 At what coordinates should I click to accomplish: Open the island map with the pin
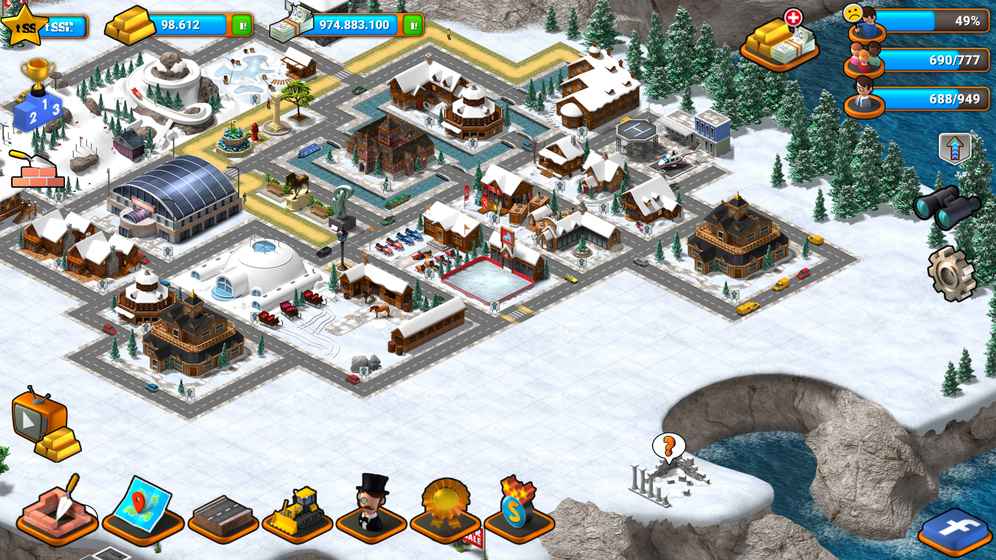(x=142, y=510)
